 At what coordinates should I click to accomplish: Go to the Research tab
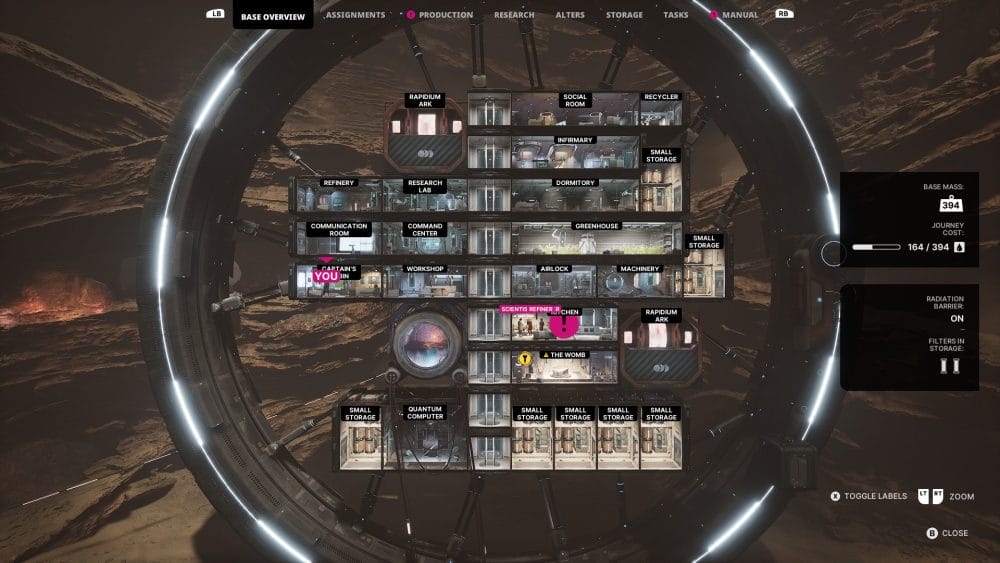(x=514, y=15)
